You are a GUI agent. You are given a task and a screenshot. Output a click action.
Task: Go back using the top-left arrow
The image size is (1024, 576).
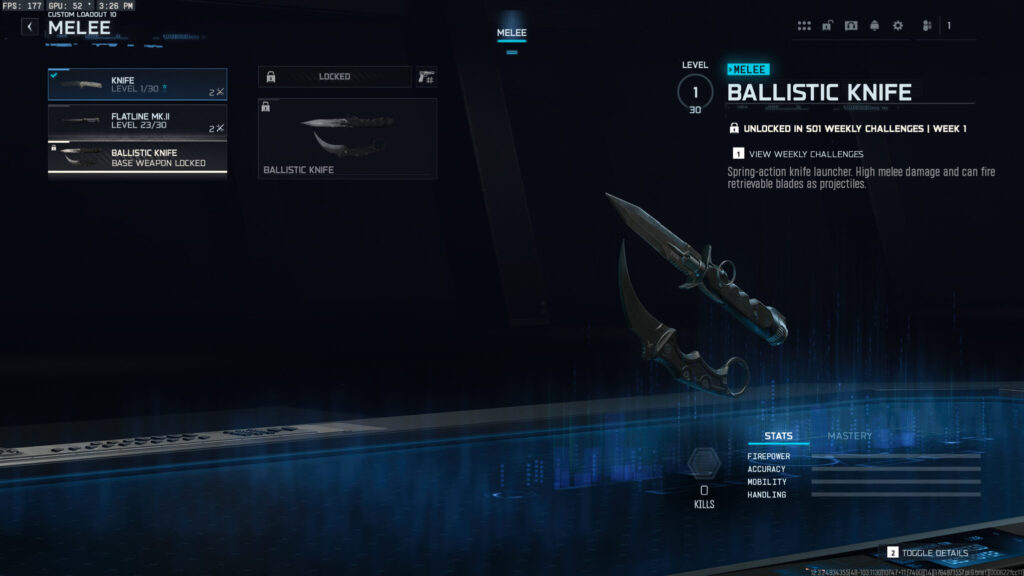coord(29,27)
